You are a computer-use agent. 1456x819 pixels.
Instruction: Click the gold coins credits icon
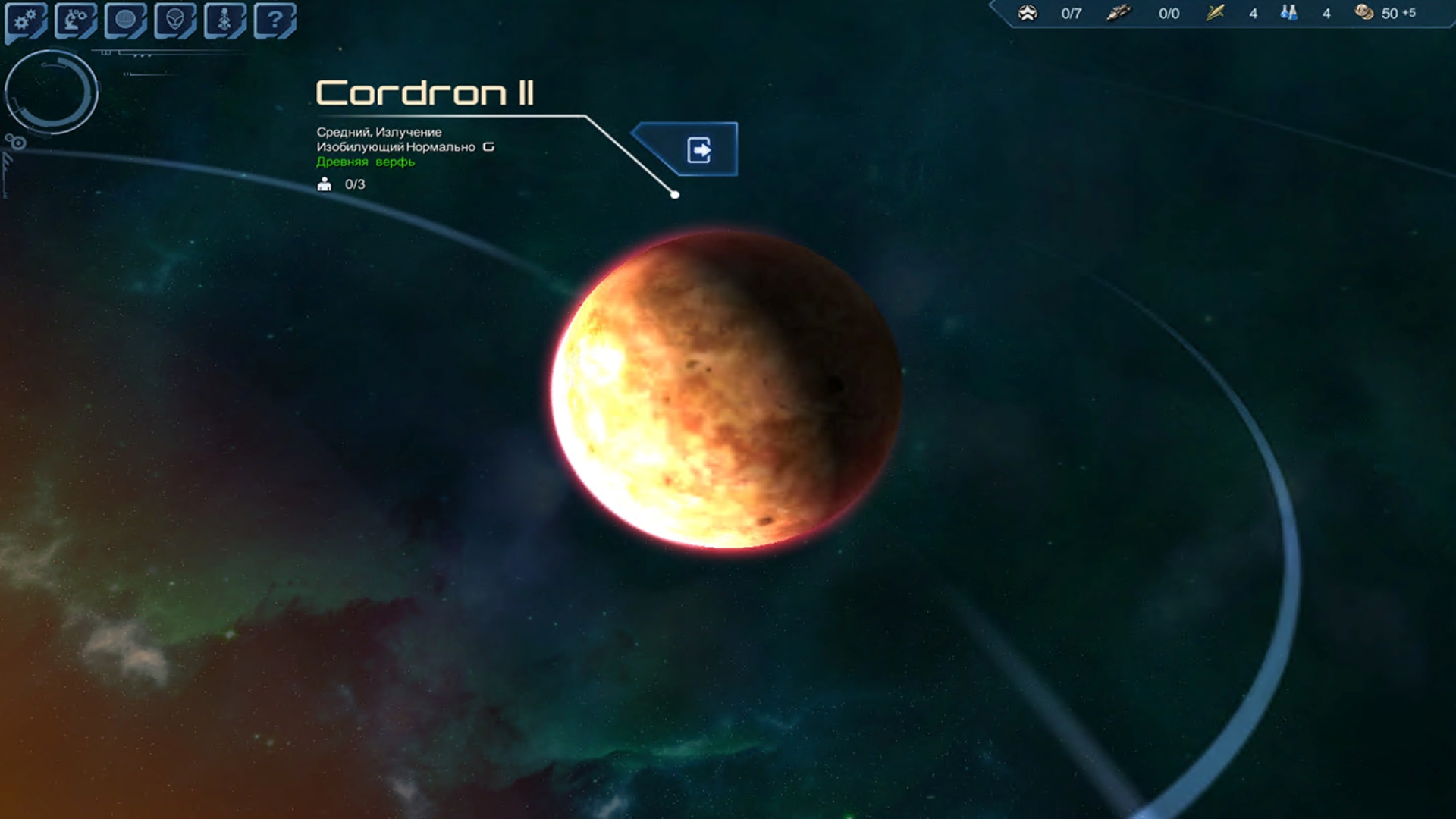pyautogui.click(x=1363, y=13)
